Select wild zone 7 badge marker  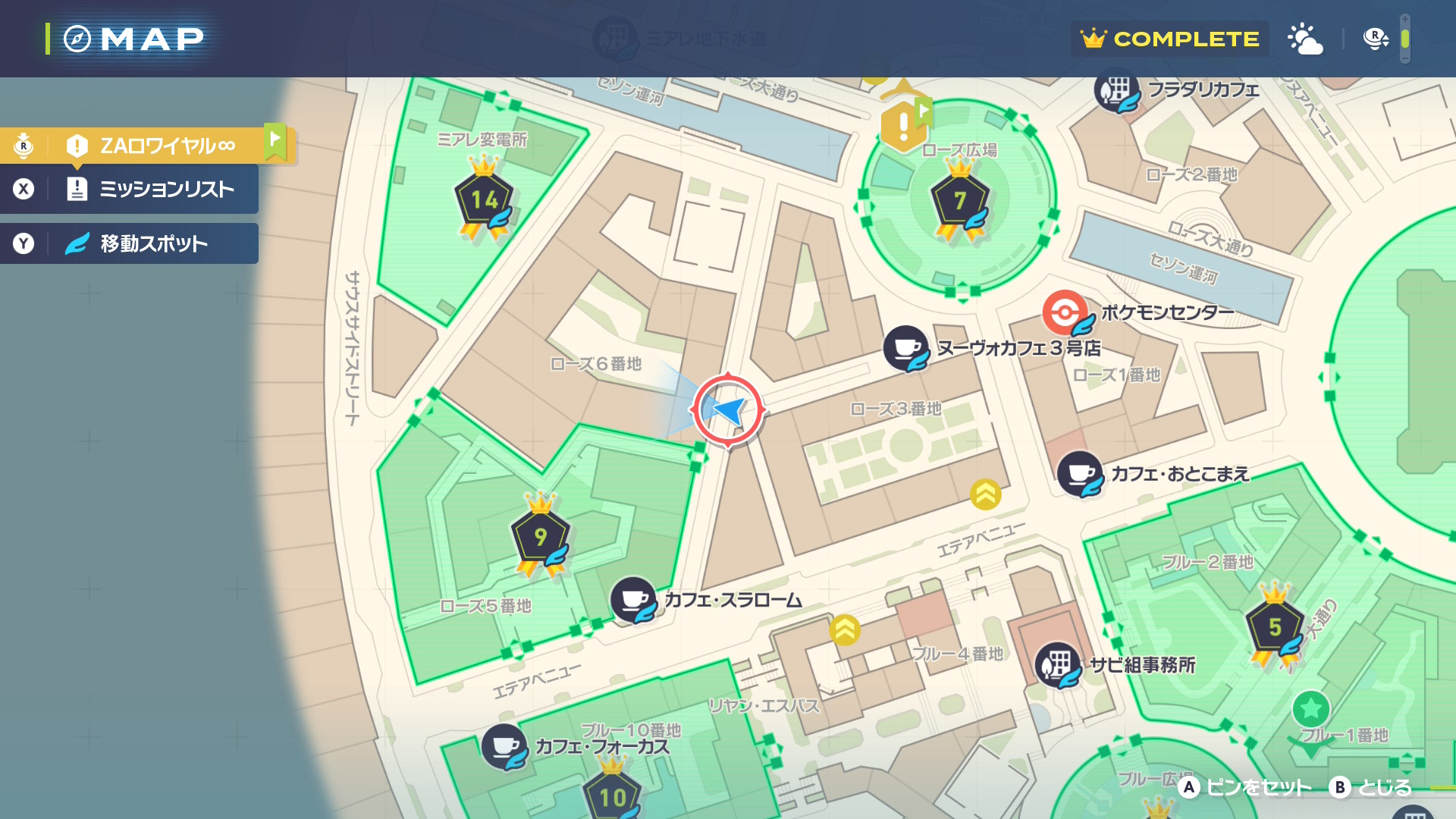tap(960, 200)
